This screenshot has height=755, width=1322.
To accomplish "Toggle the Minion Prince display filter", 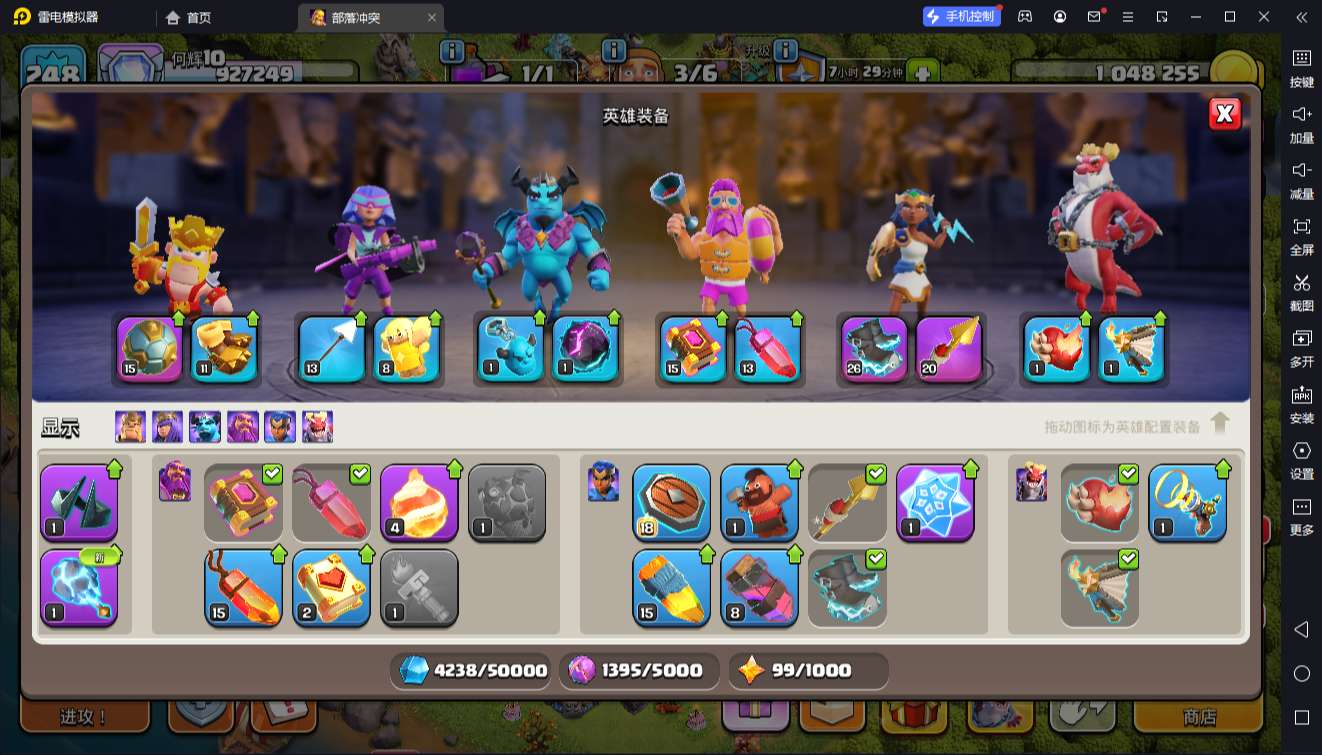I will [205, 427].
